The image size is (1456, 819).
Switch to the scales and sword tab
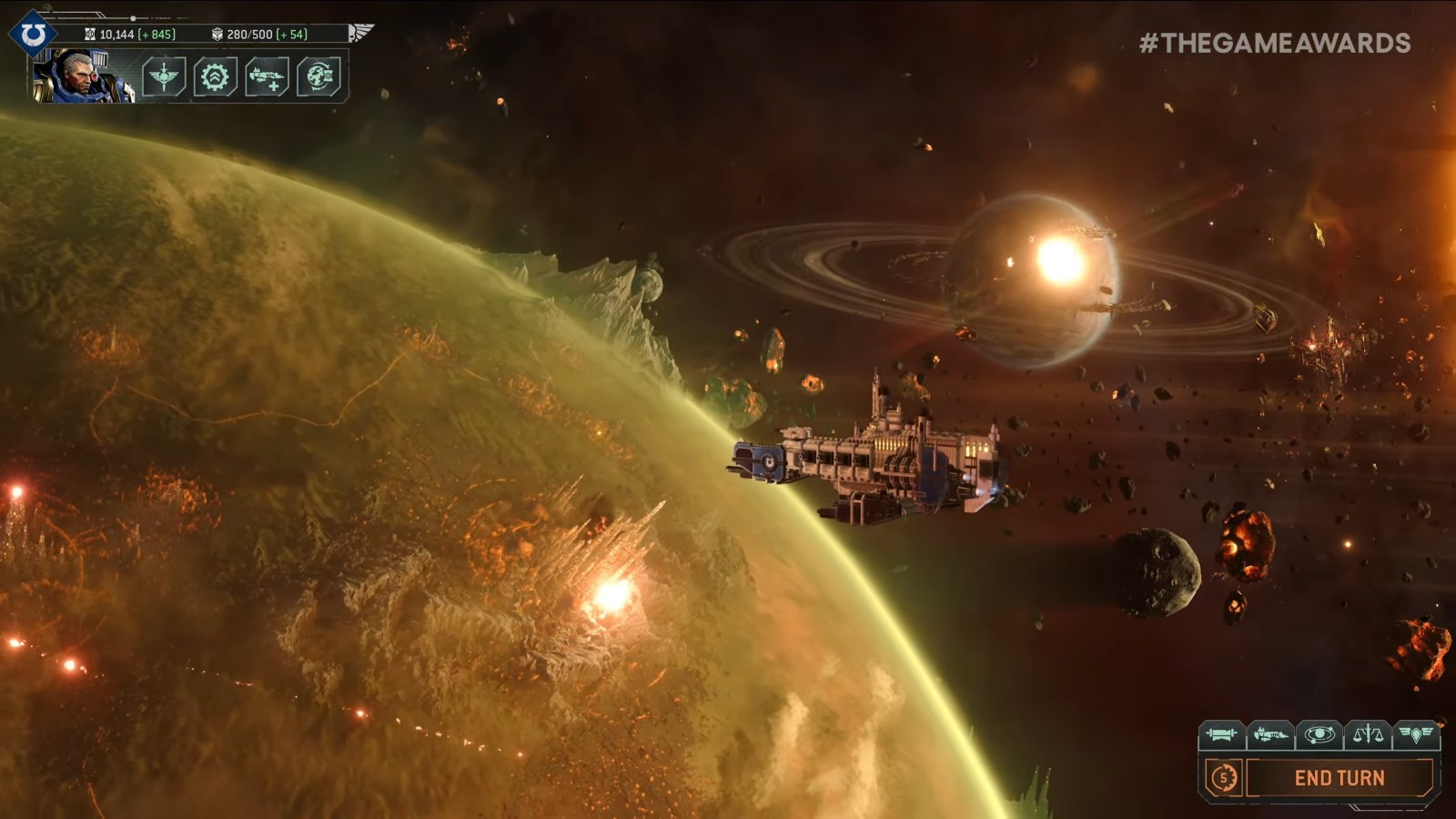point(1368,733)
